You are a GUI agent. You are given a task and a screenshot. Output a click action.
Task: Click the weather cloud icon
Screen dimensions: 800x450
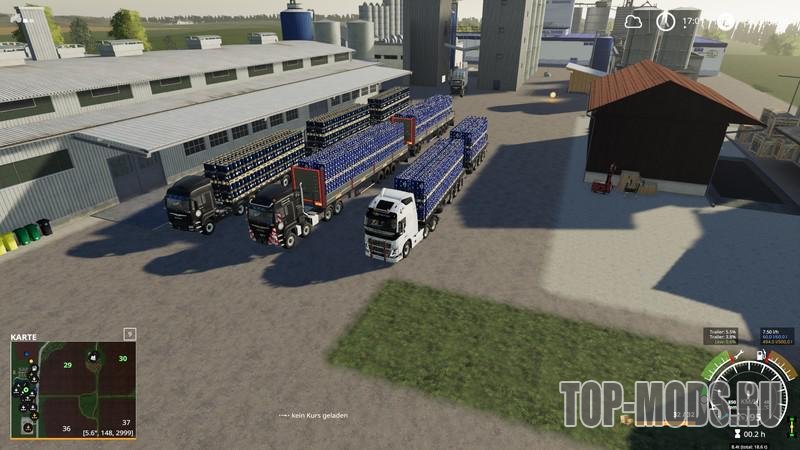633,20
